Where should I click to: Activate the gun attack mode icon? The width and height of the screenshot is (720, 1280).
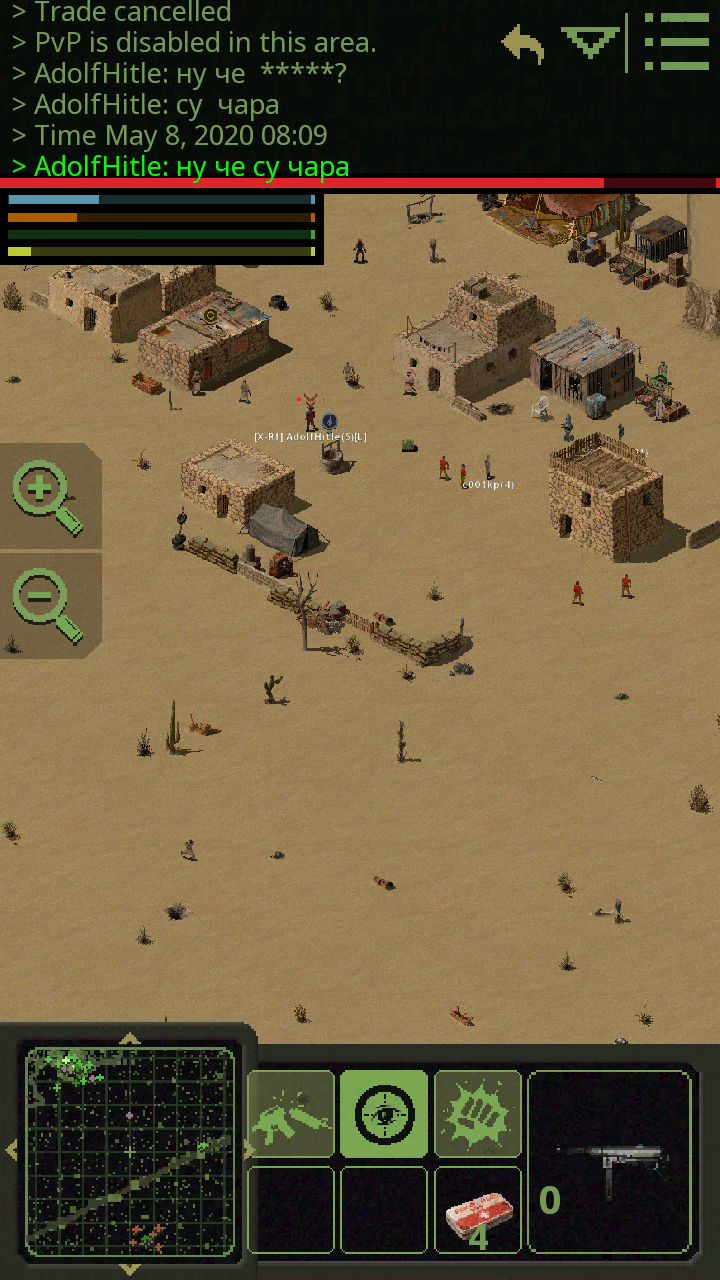(x=291, y=1113)
